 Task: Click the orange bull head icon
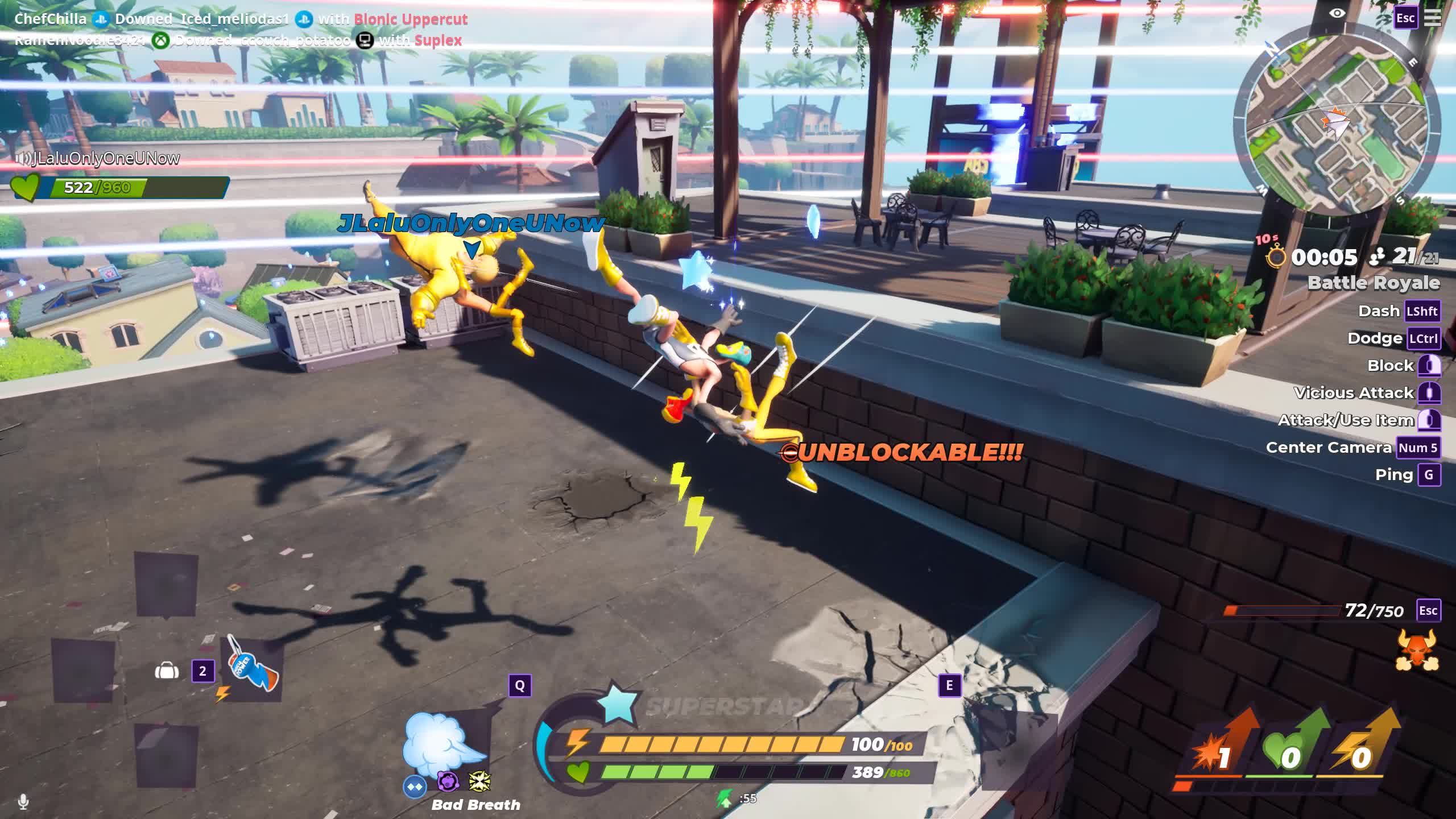(1417, 650)
